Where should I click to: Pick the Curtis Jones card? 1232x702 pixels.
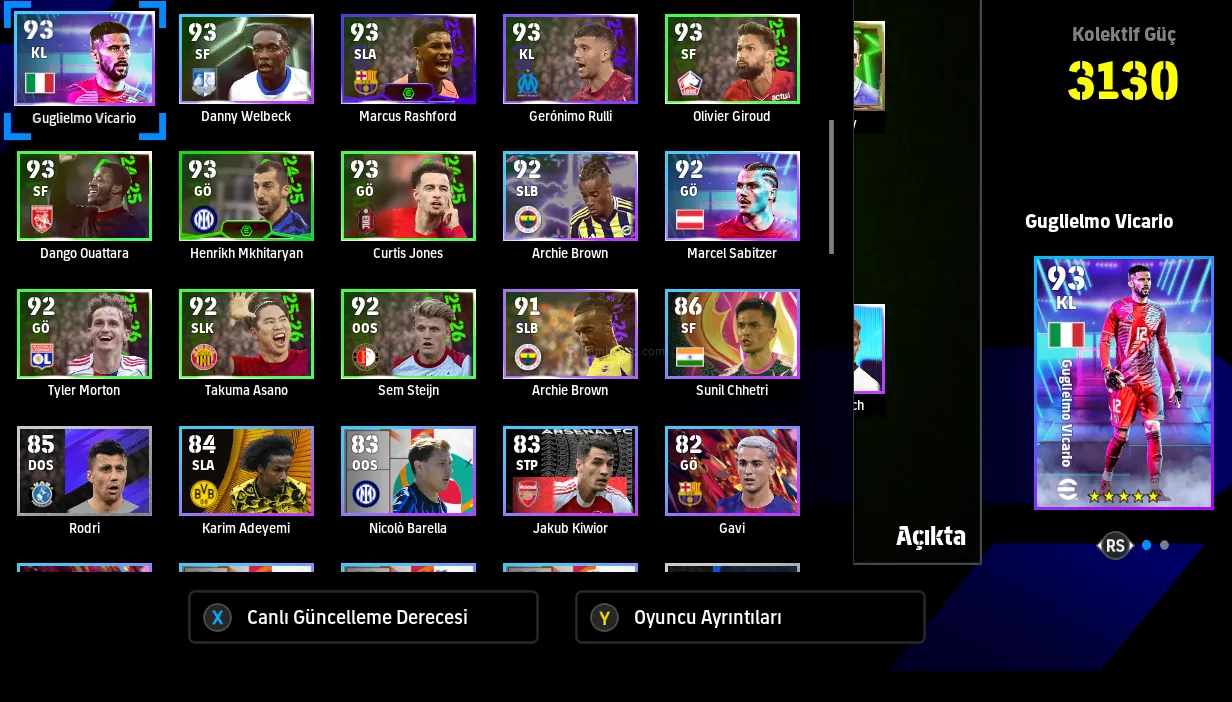(408, 196)
